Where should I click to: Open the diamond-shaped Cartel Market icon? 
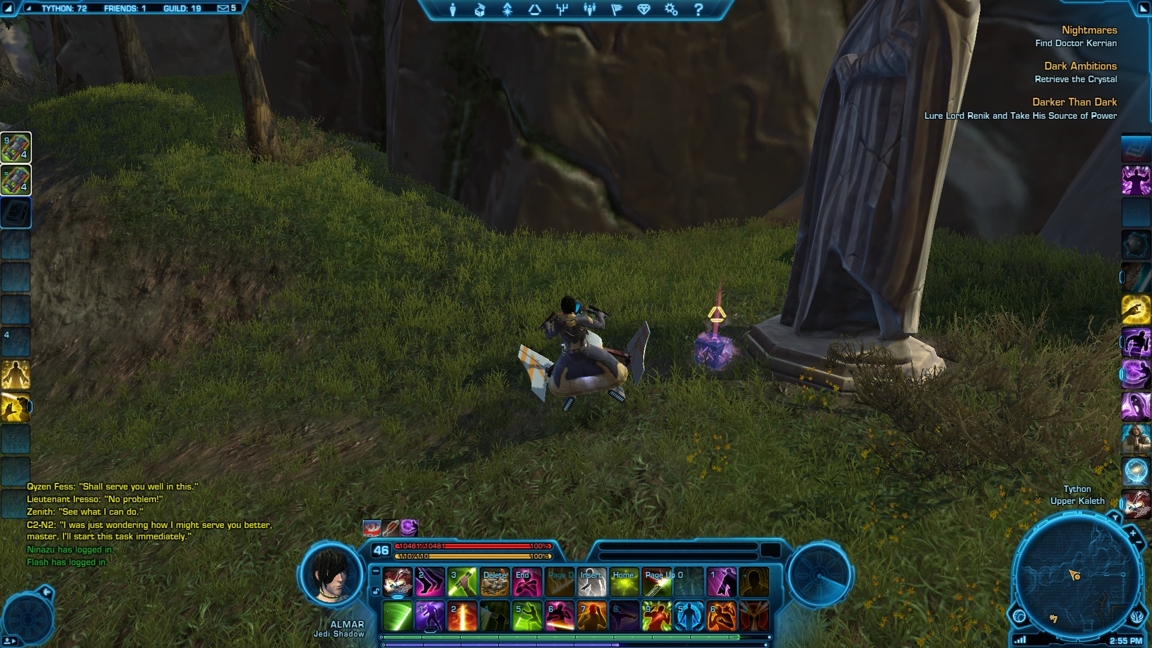coord(644,10)
